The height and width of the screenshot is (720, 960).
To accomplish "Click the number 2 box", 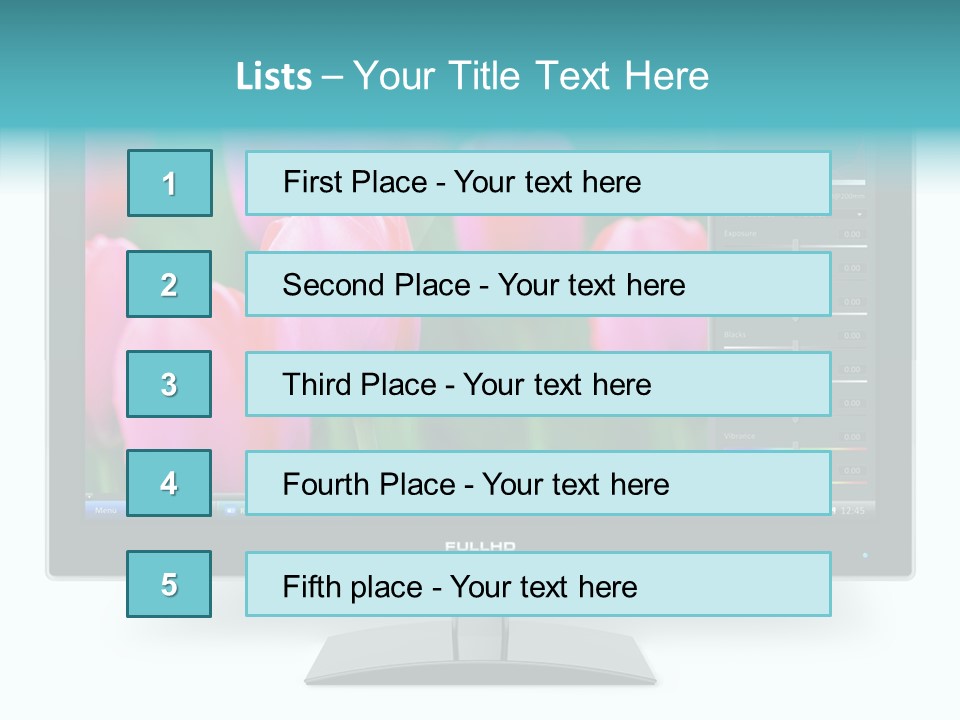I will (169, 284).
